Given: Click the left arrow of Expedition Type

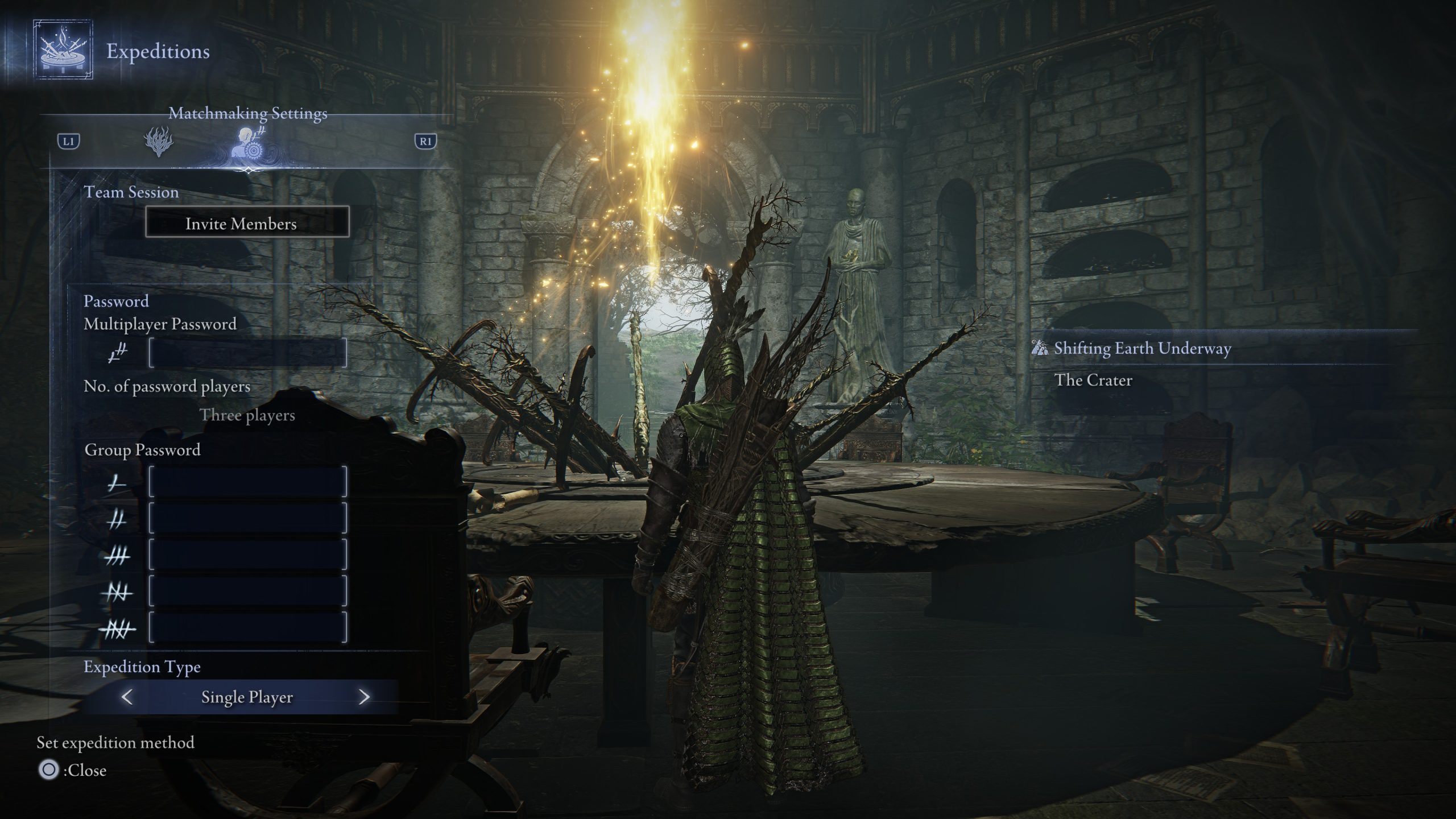Looking at the screenshot, I should [127, 697].
